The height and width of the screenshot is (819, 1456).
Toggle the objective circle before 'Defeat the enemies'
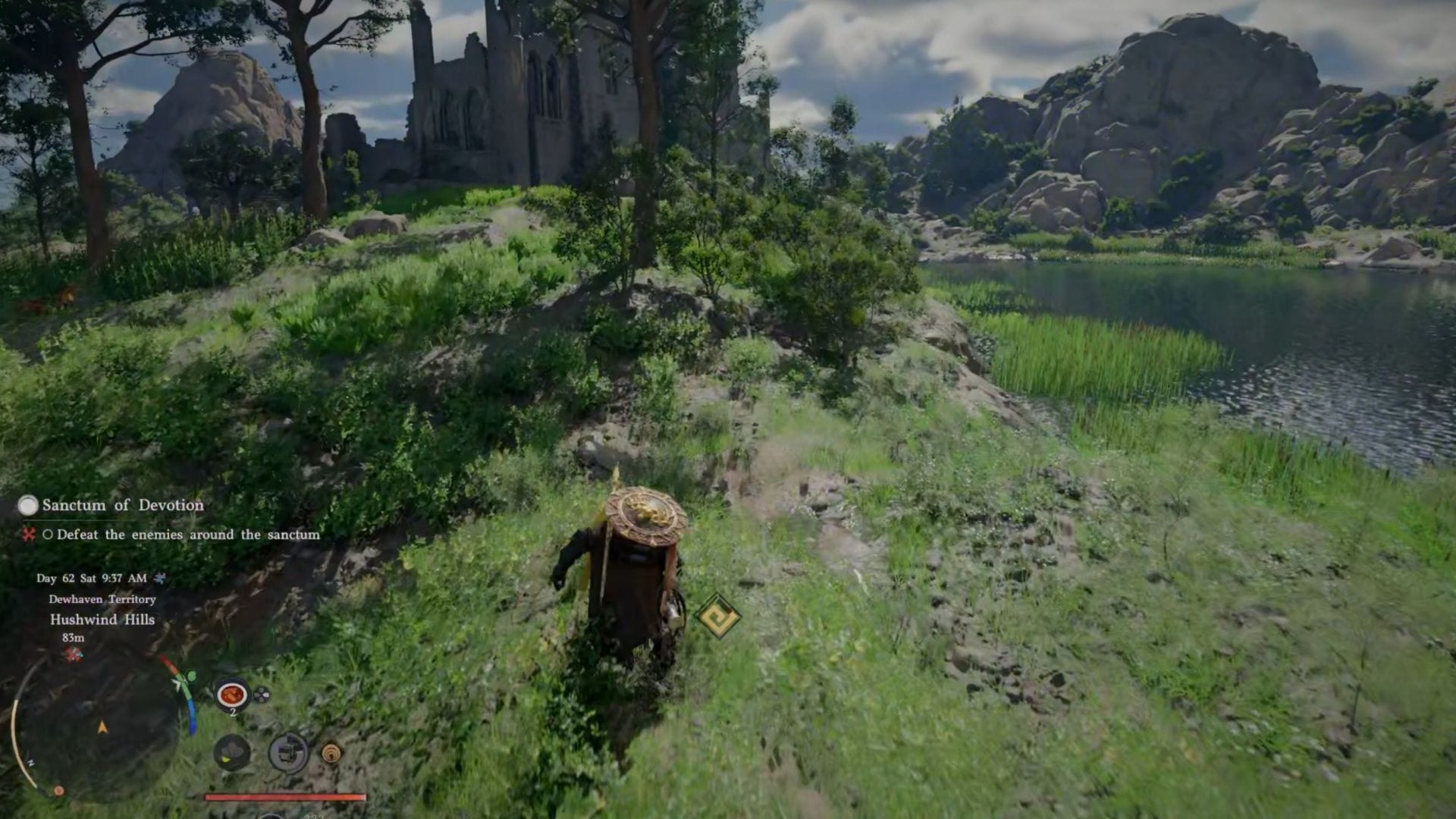49,535
